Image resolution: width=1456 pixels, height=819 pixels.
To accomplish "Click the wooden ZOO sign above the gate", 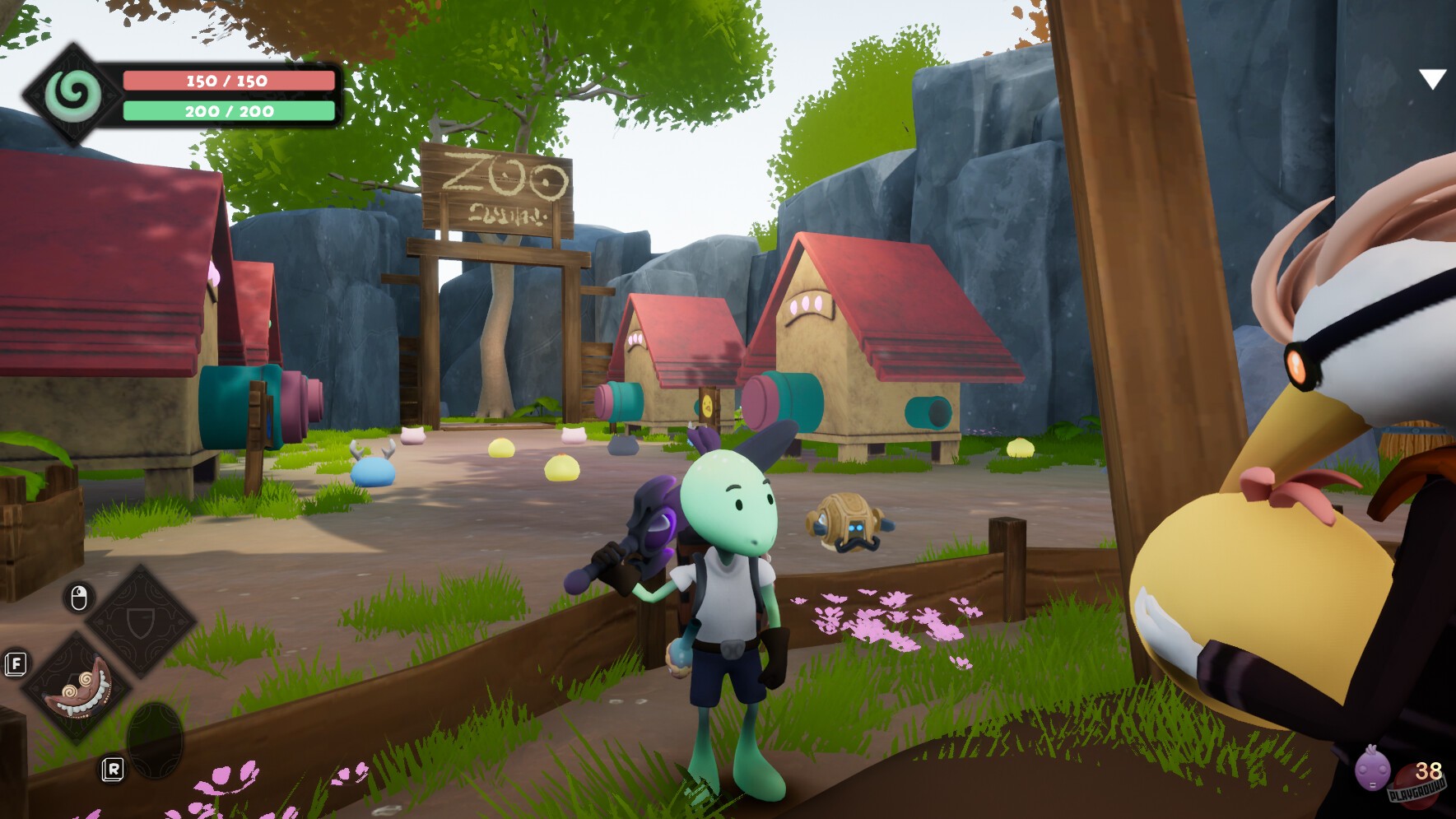I will [x=497, y=189].
